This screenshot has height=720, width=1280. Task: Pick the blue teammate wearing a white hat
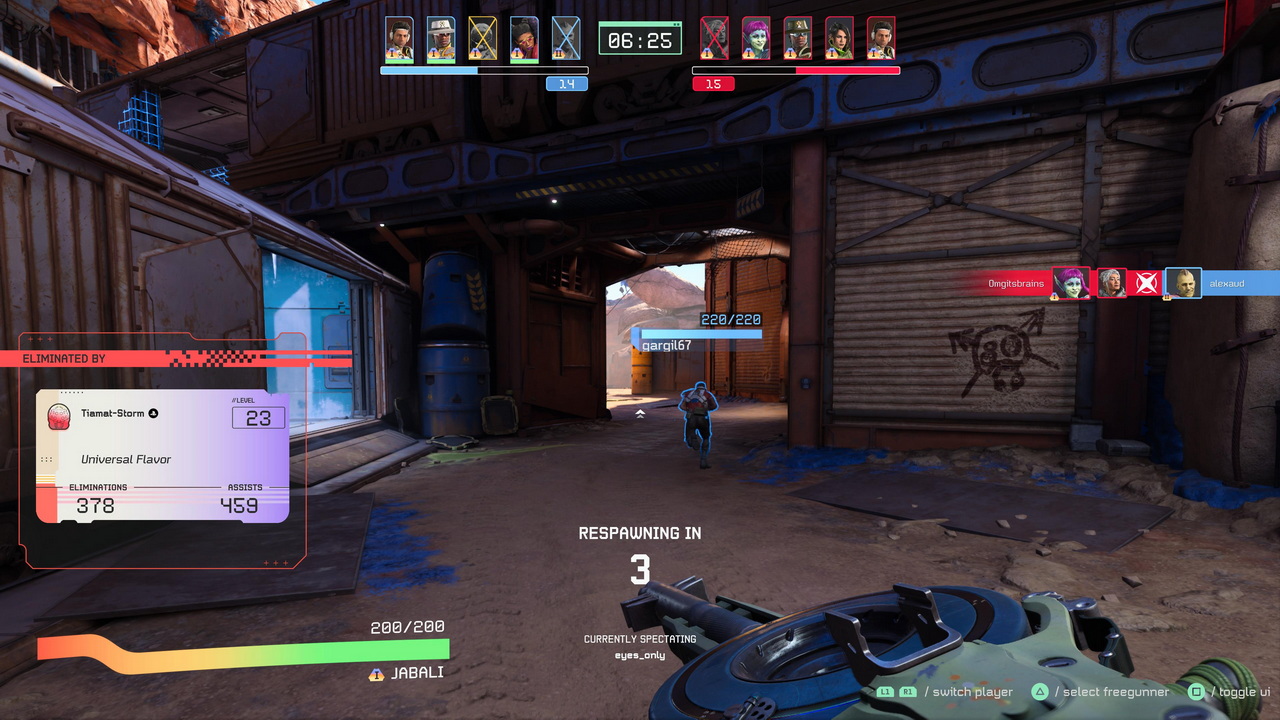(441, 39)
